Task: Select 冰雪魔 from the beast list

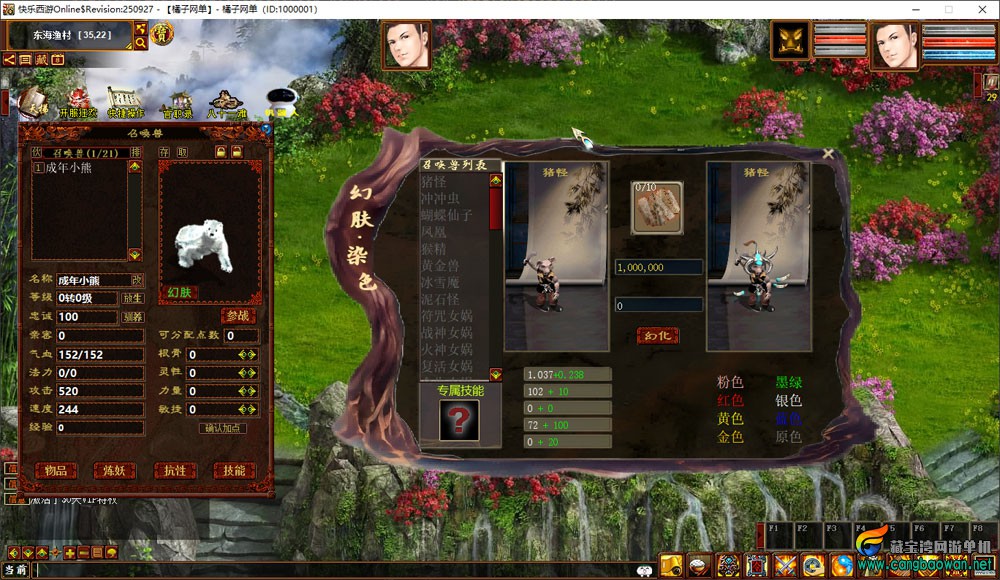Action: 440,282
